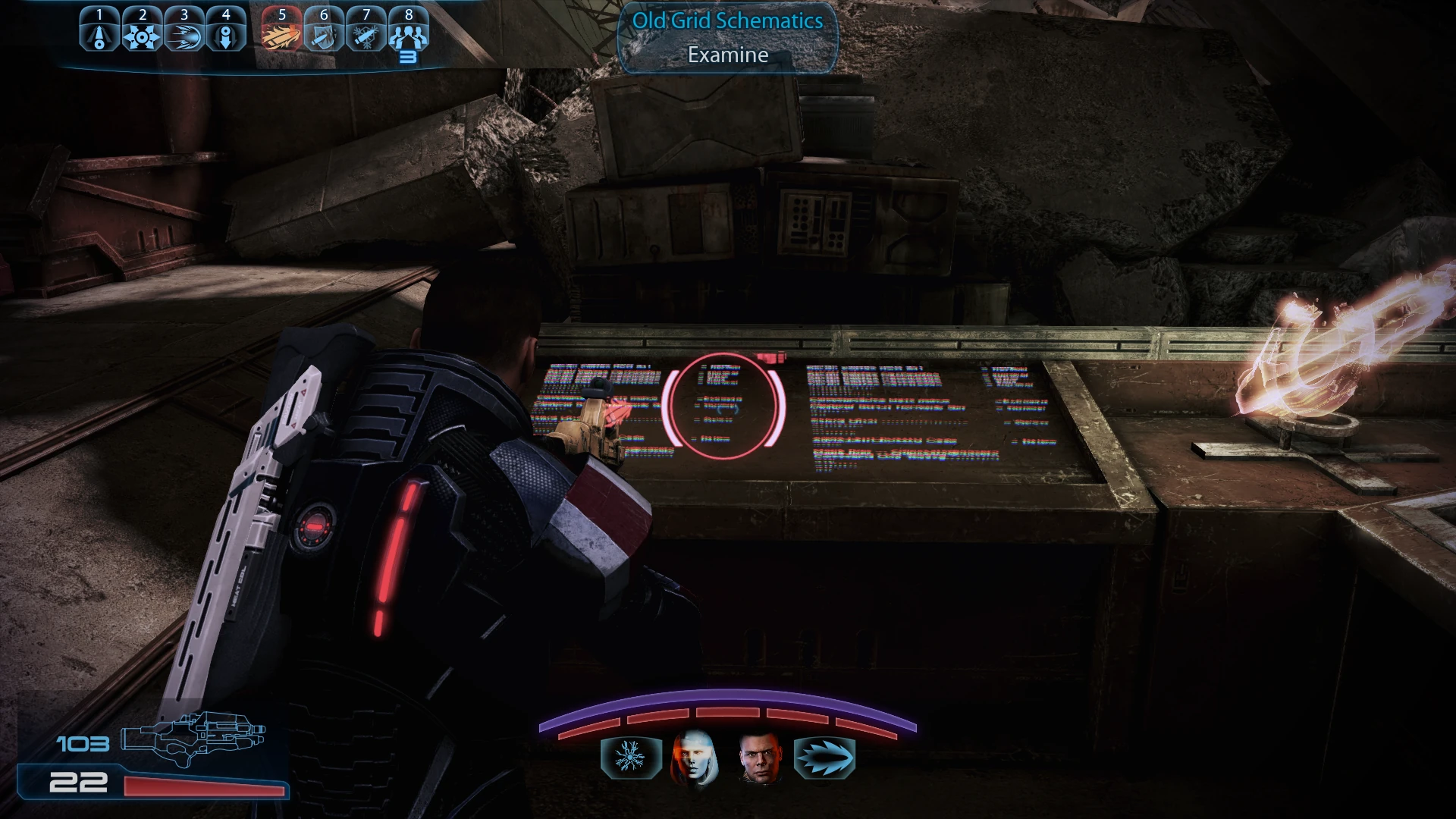Activate the Cryo Ammo icon in slot 7
Screen dimensions: 1456x819
click(x=366, y=30)
